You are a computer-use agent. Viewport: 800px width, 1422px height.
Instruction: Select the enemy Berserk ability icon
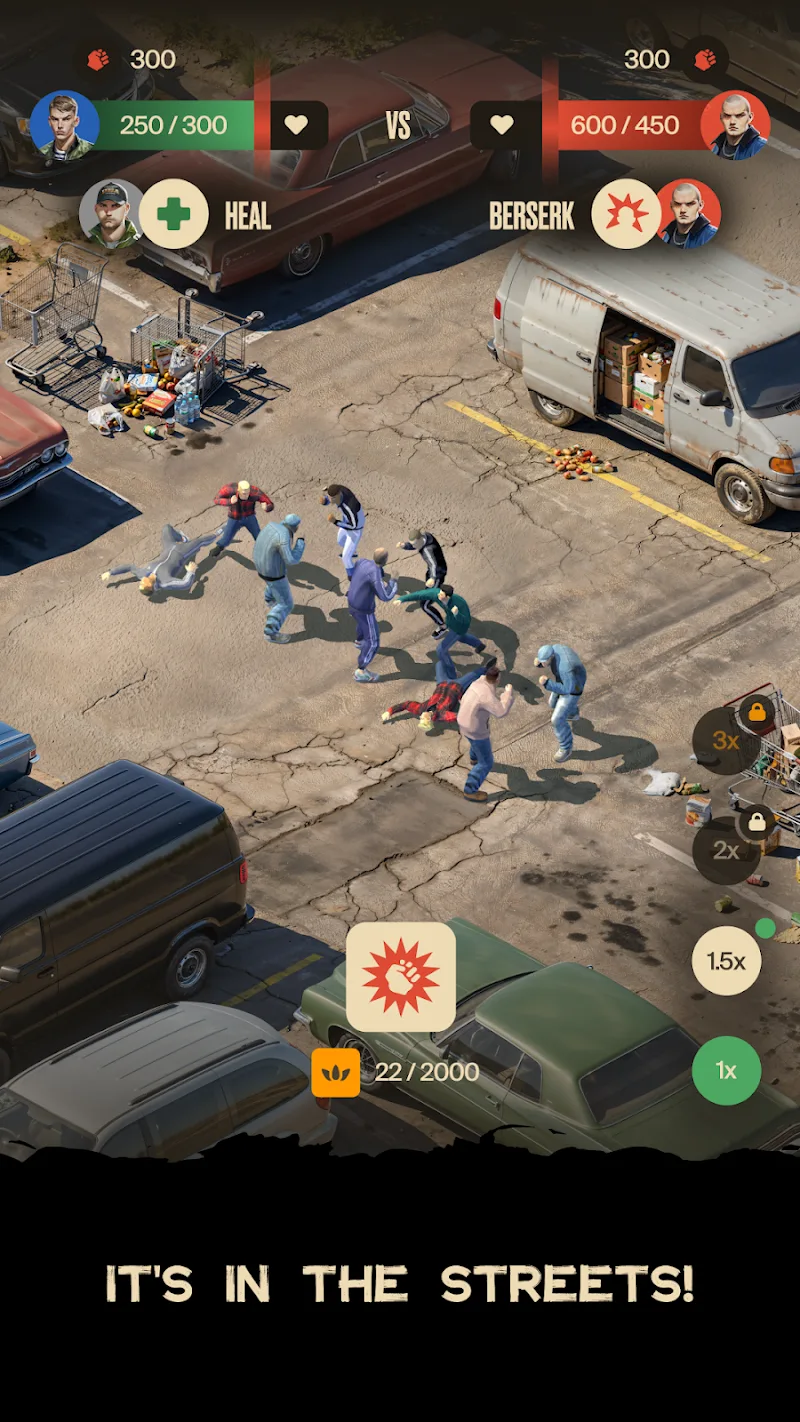tap(626, 214)
